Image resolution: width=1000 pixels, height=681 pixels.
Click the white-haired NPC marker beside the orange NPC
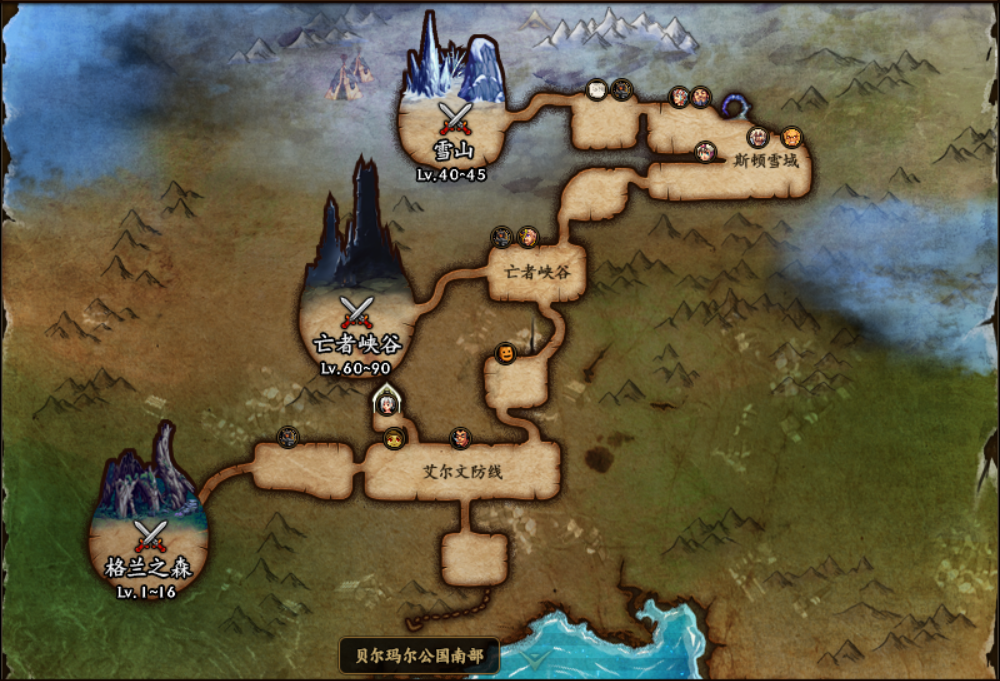point(757,137)
